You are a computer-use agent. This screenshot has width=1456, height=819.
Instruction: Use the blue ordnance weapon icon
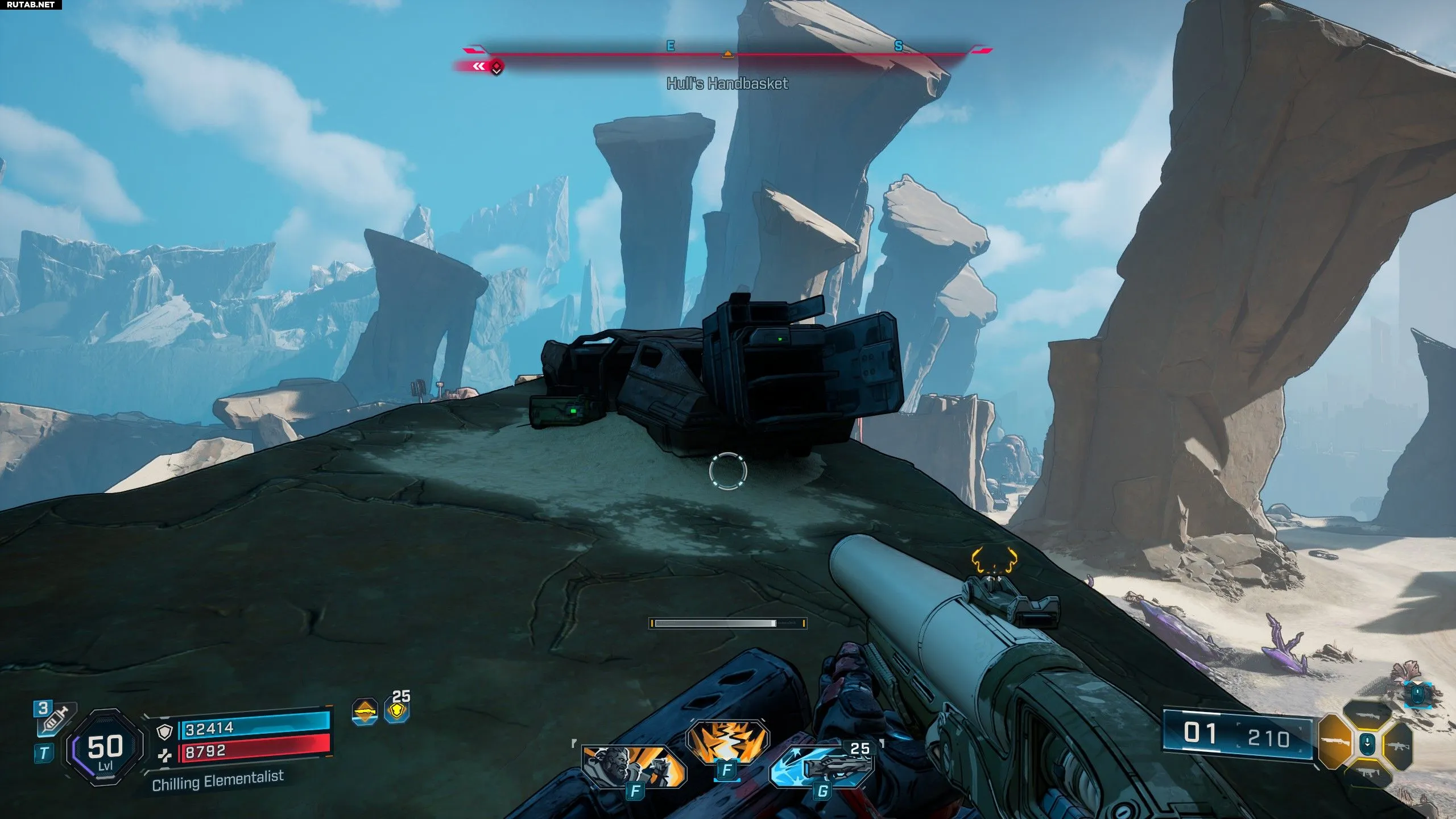click(821, 766)
